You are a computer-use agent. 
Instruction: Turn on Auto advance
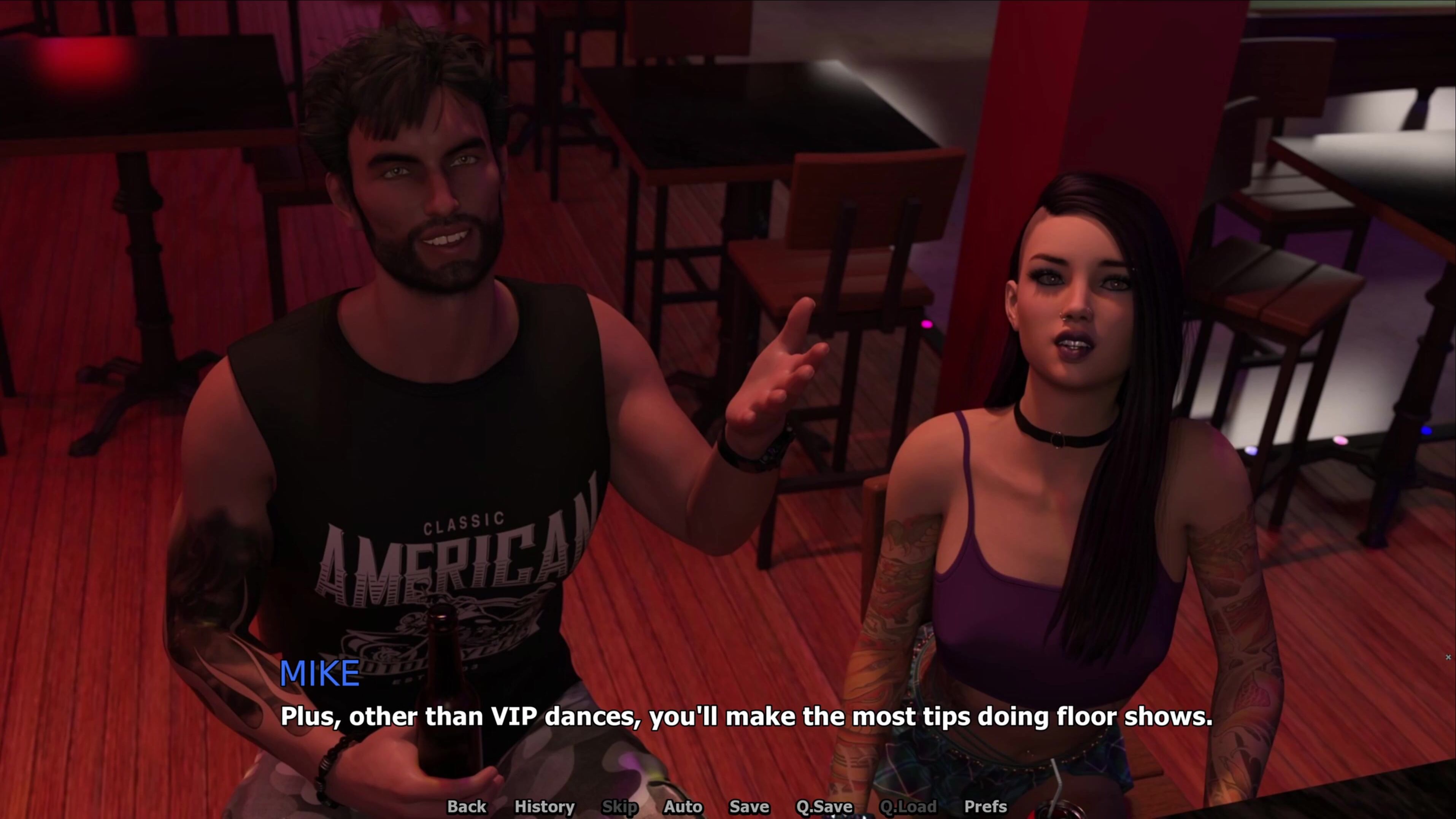683,806
